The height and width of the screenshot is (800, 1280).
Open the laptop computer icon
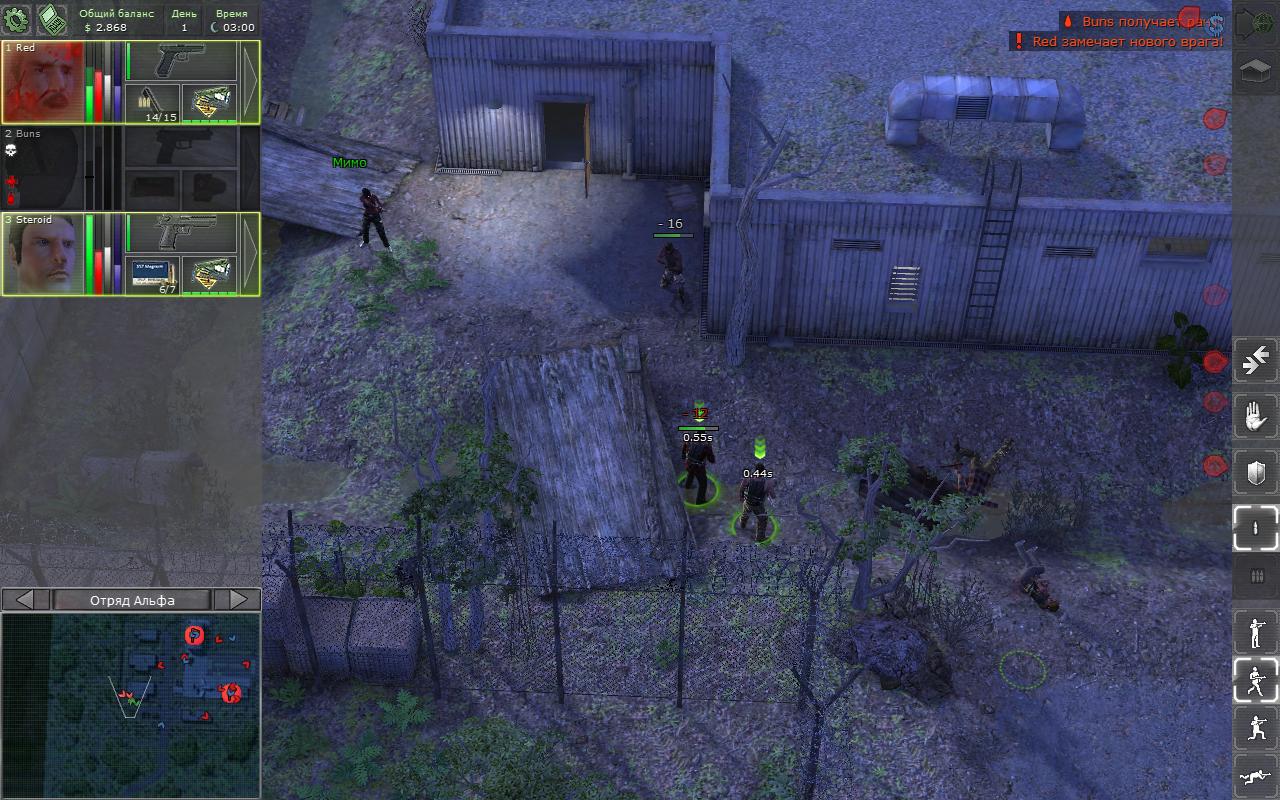pos(52,19)
